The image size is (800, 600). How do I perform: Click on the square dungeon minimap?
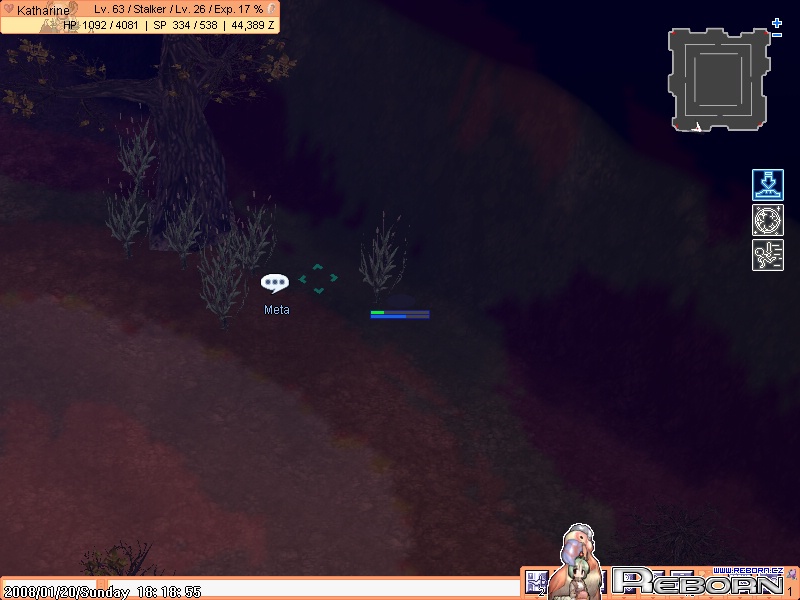[x=720, y=80]
